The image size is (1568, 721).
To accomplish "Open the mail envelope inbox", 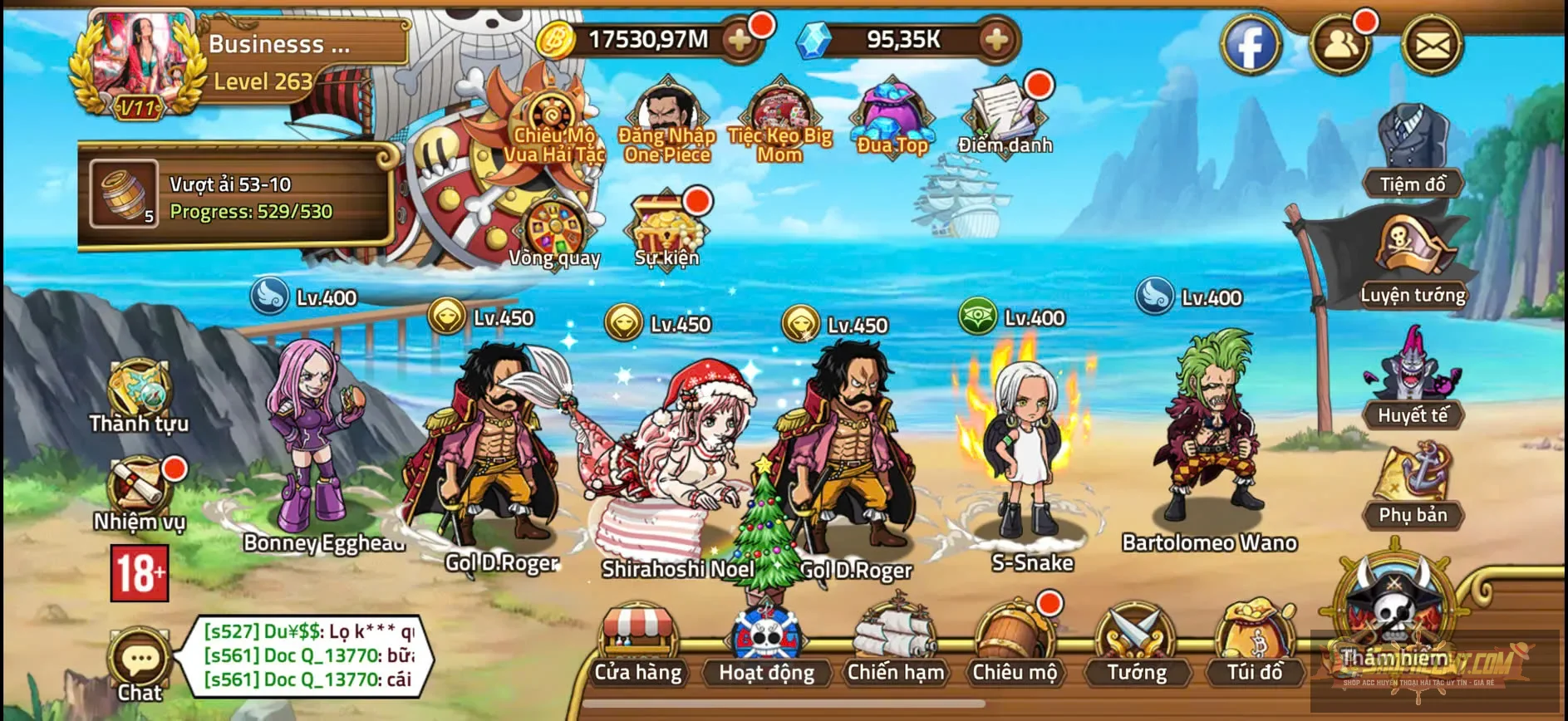I will tap(1432, 46).
